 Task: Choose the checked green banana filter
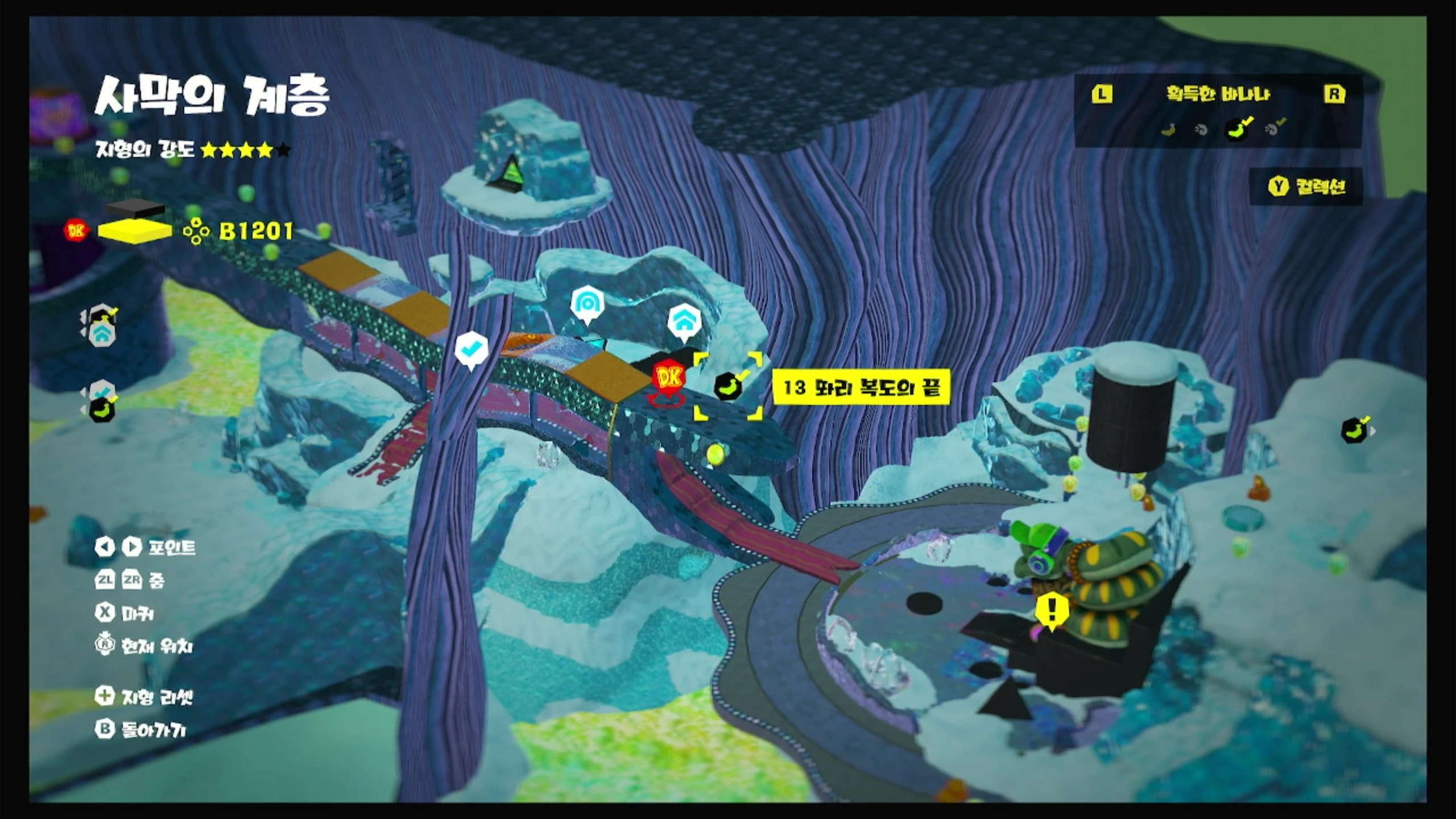[x=1237, y=129]
